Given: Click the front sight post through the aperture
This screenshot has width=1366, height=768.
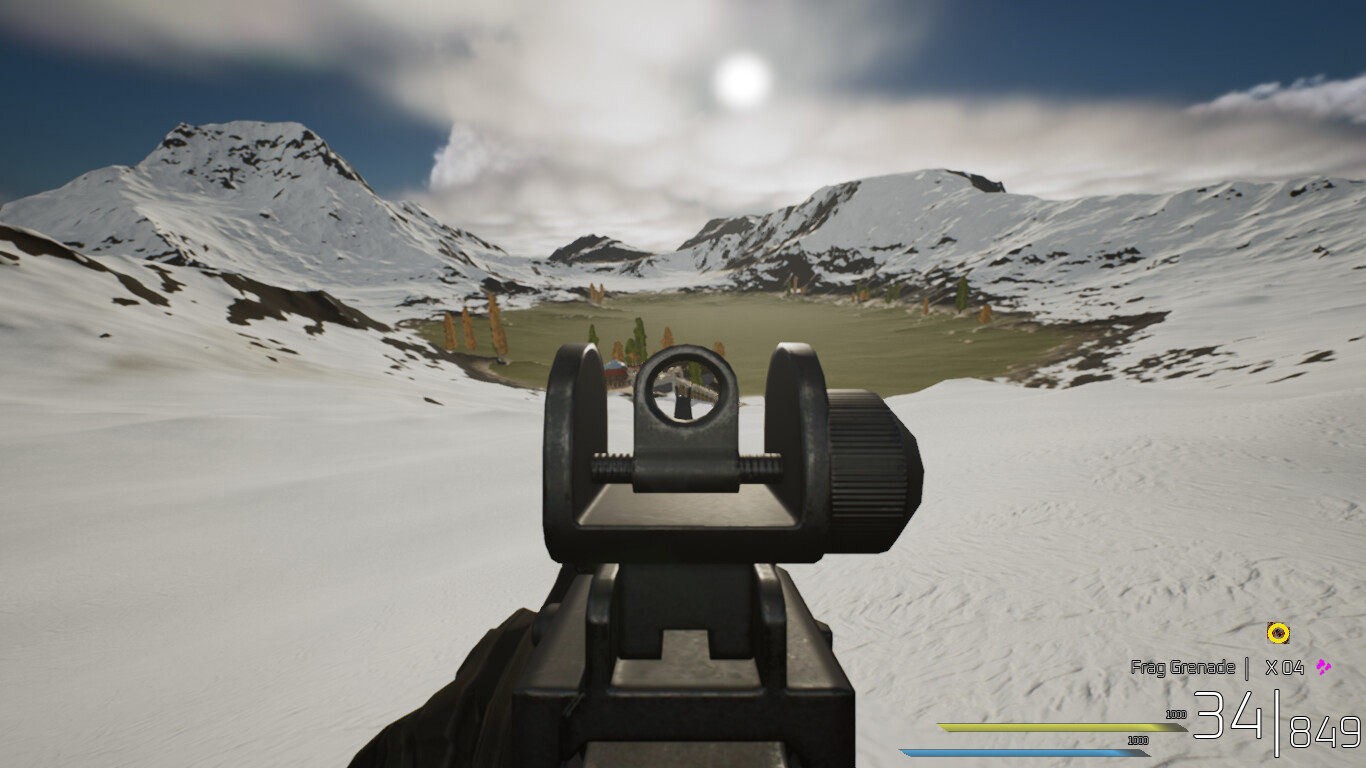Looking at the screenshot, I should click(682, 403).
